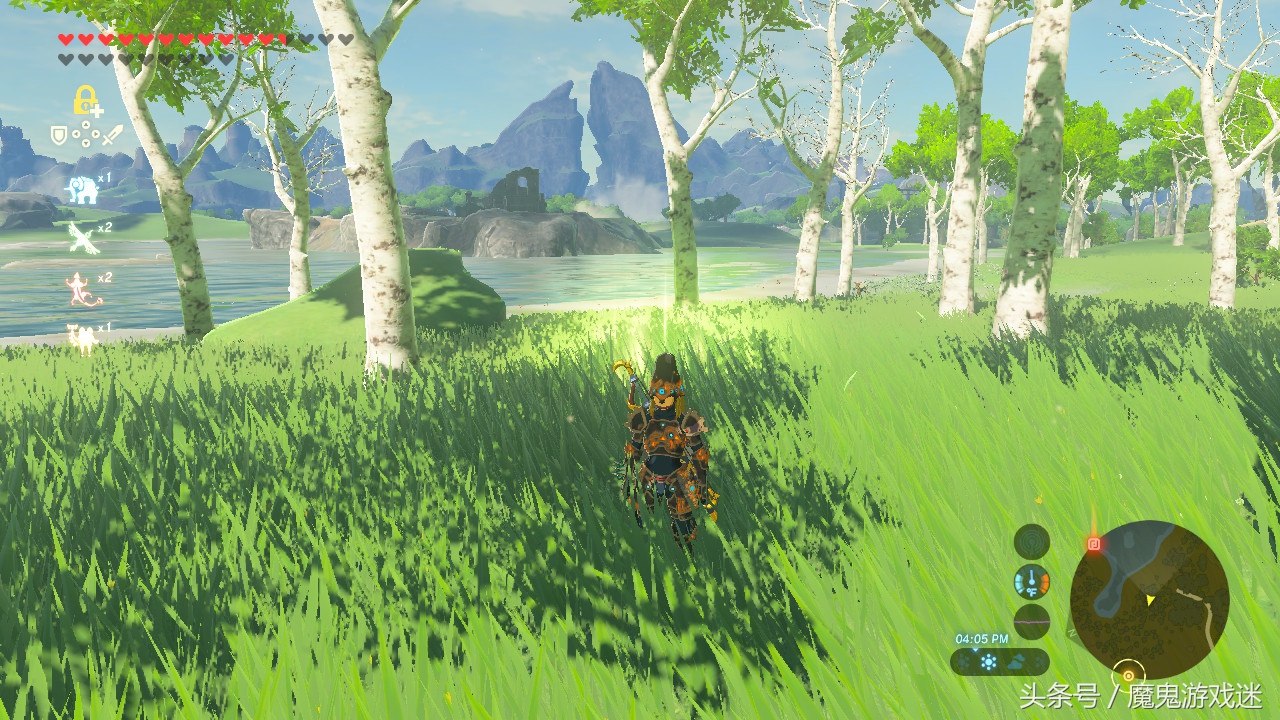Open the Sheikah Sensor signal icon

(1031, 541)
